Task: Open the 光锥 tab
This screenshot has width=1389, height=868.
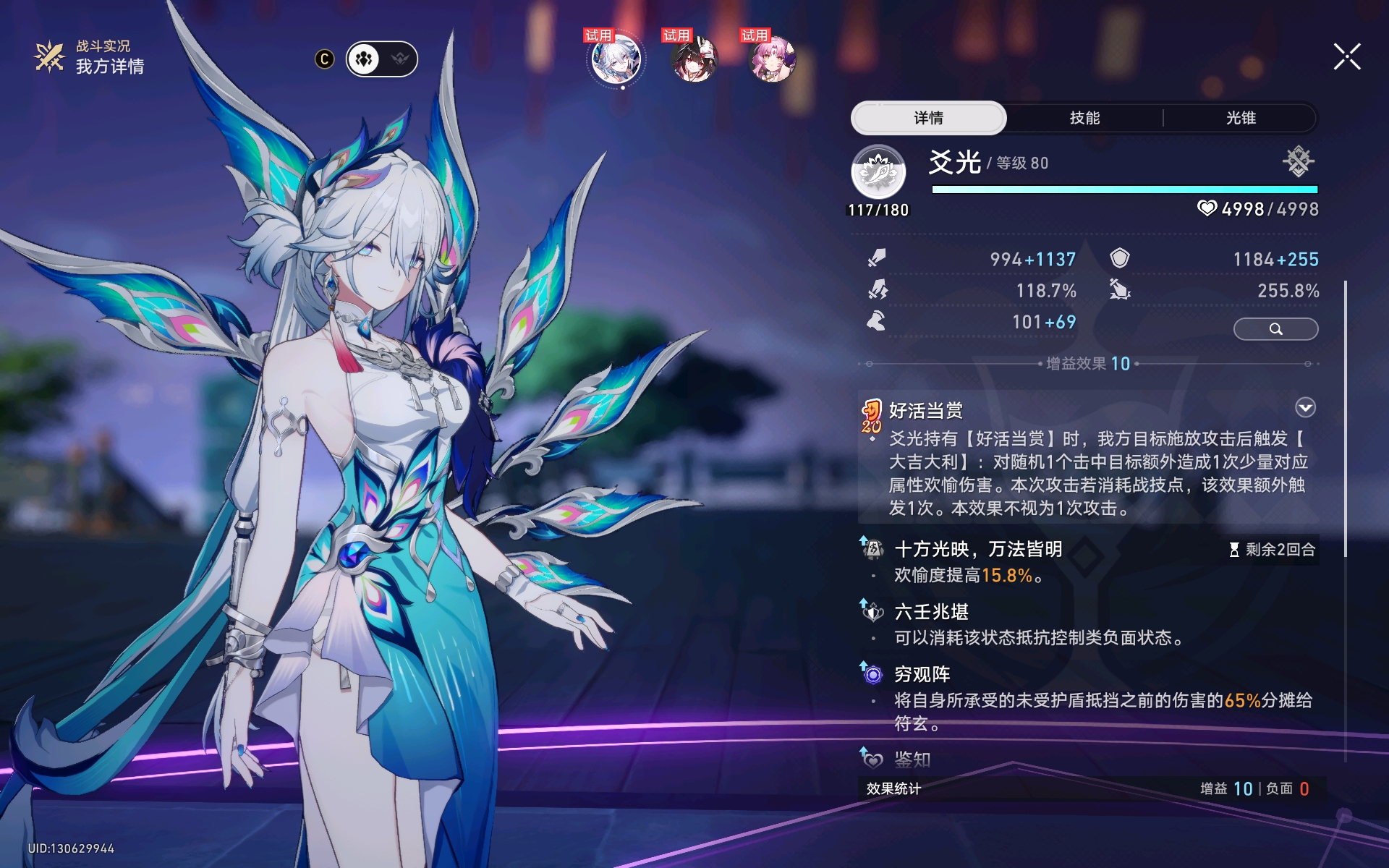Action: 1240,118
